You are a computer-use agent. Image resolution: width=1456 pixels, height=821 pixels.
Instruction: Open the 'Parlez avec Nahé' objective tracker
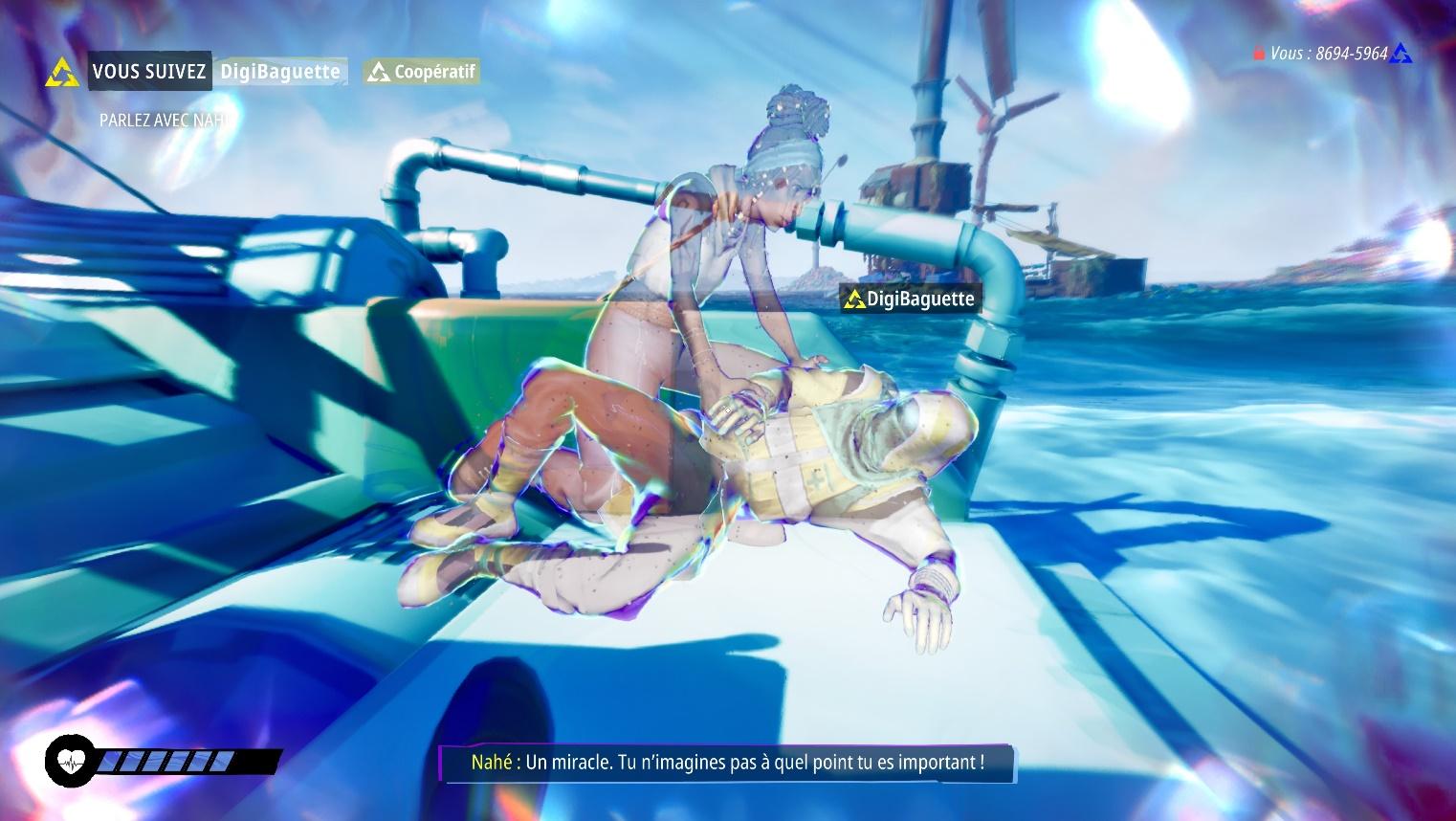pos(165,121)
